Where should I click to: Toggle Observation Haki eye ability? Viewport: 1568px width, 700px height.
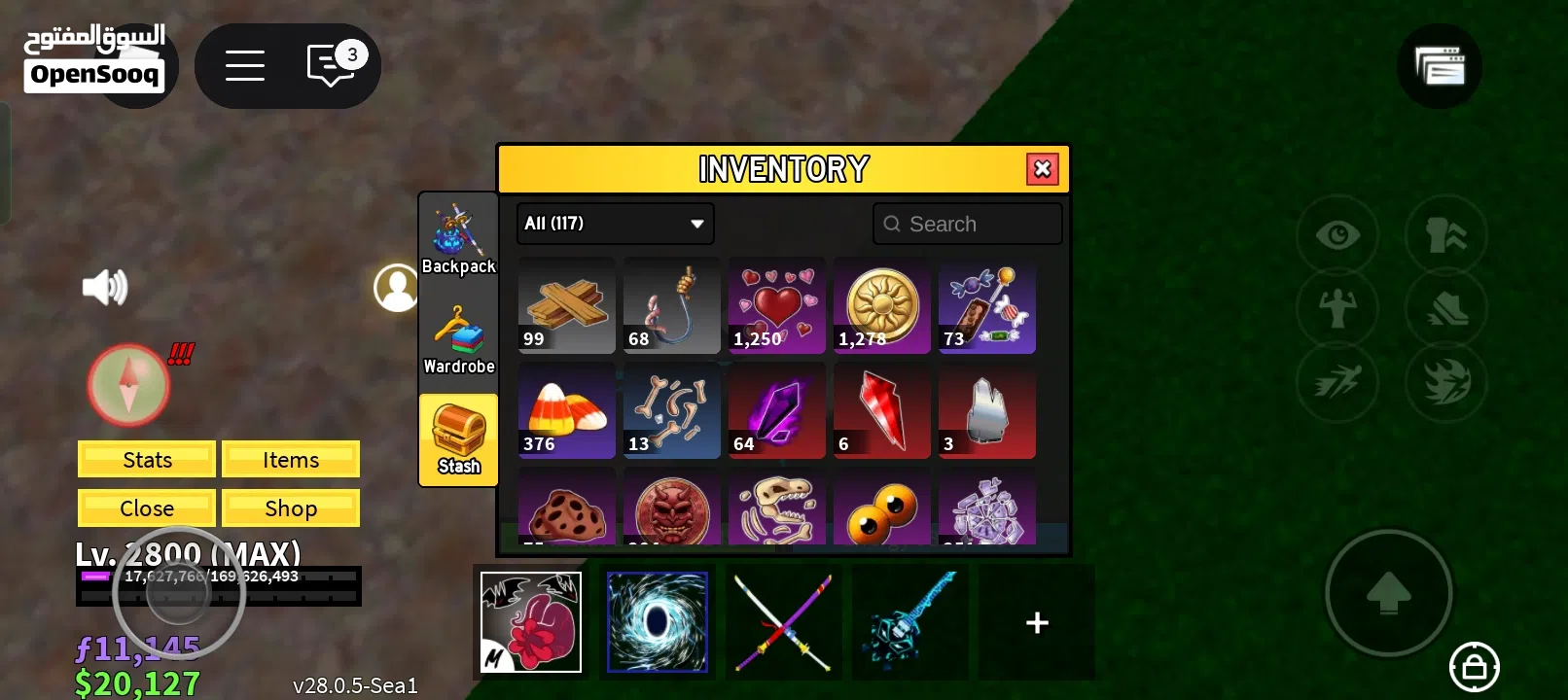point(1337,235)
